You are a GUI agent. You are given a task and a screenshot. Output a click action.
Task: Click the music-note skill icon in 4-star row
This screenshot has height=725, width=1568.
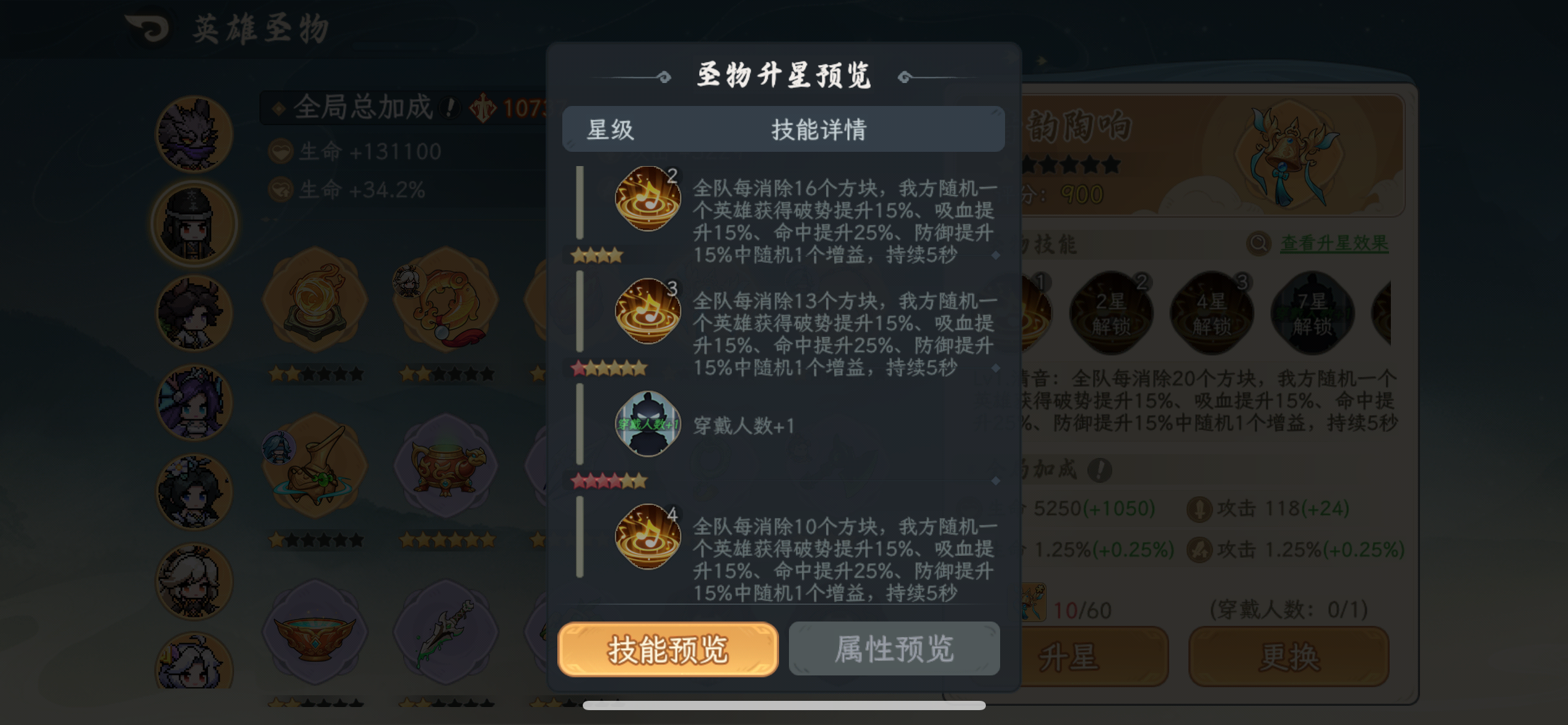(x=647, y=538)
